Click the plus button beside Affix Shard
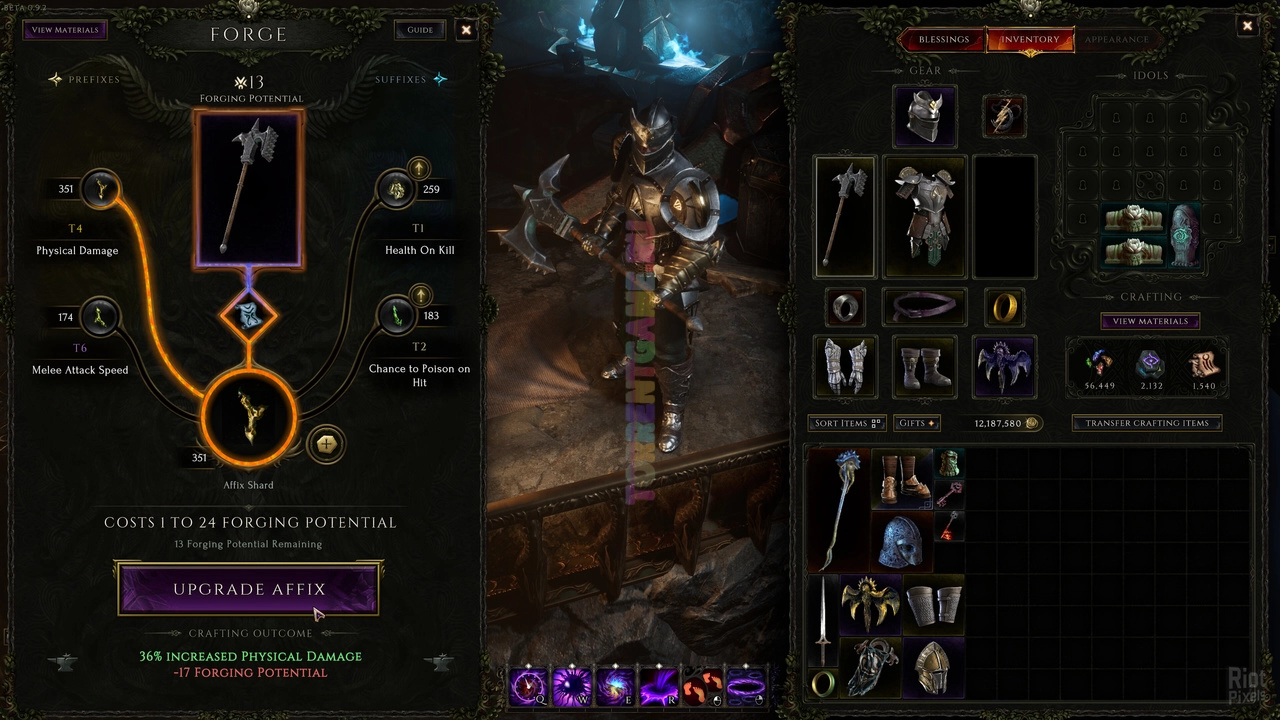The image size is (1280, 720). (325, 444)
